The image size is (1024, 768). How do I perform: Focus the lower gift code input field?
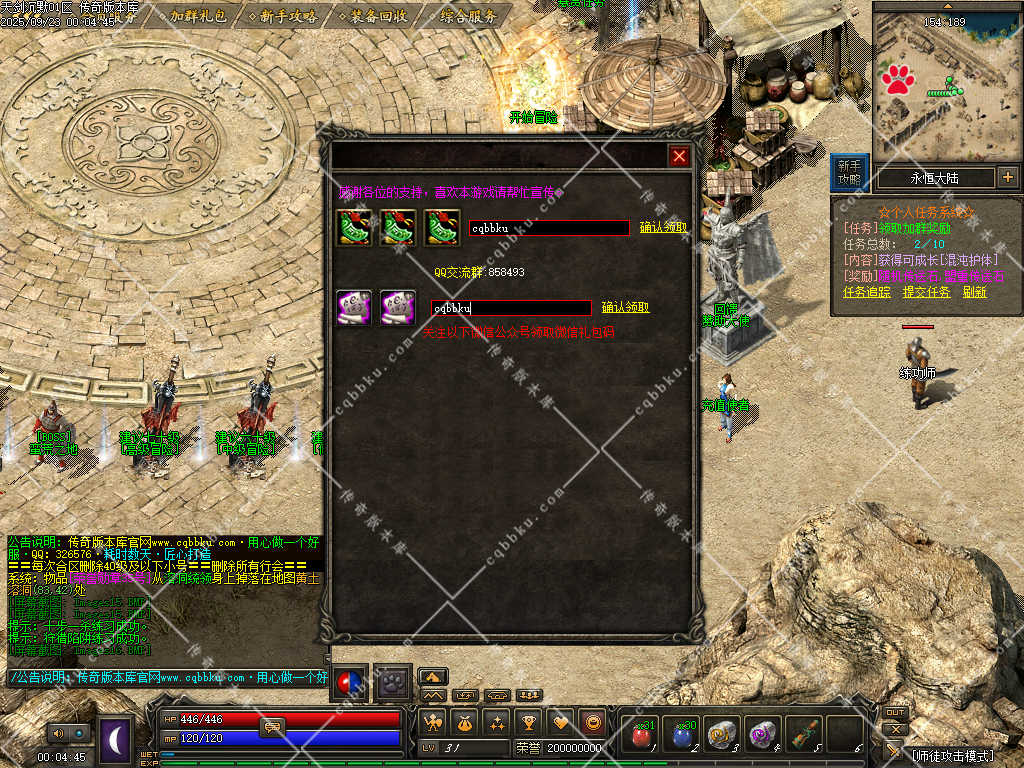(510, 308)
